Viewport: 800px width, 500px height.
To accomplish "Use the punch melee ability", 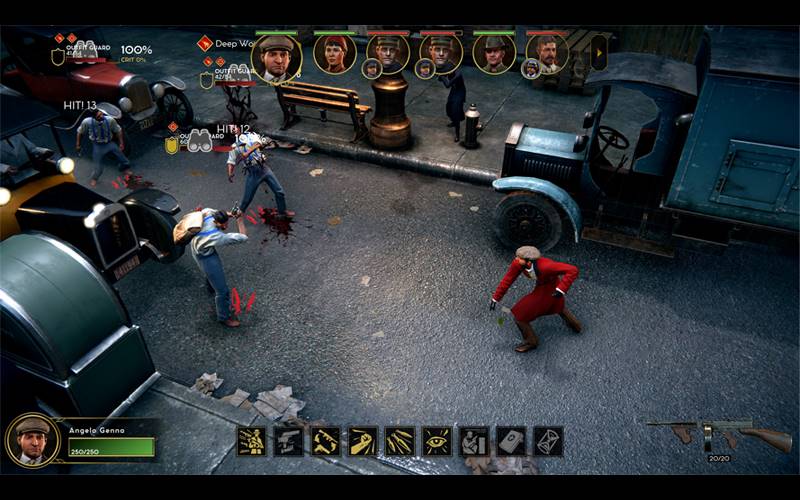I will pyautogui.click(x=362, y=441).
